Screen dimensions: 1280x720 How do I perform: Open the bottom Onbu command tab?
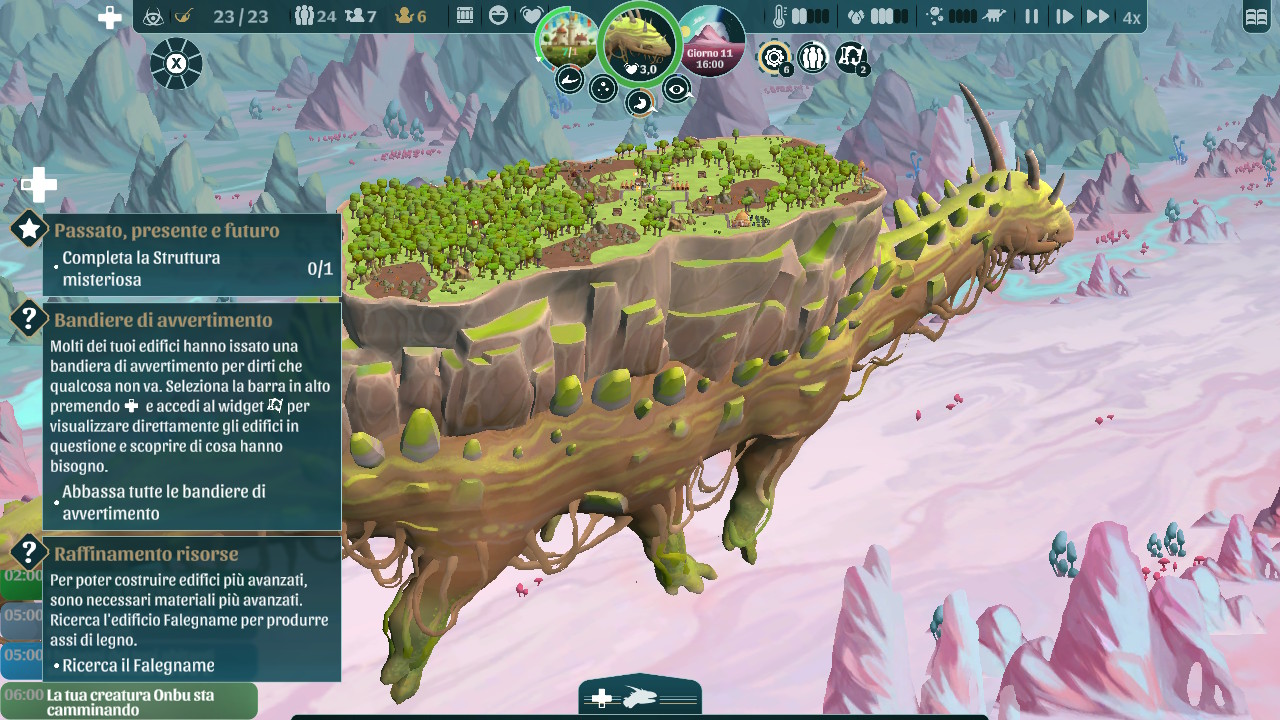[x=640, y=698]
